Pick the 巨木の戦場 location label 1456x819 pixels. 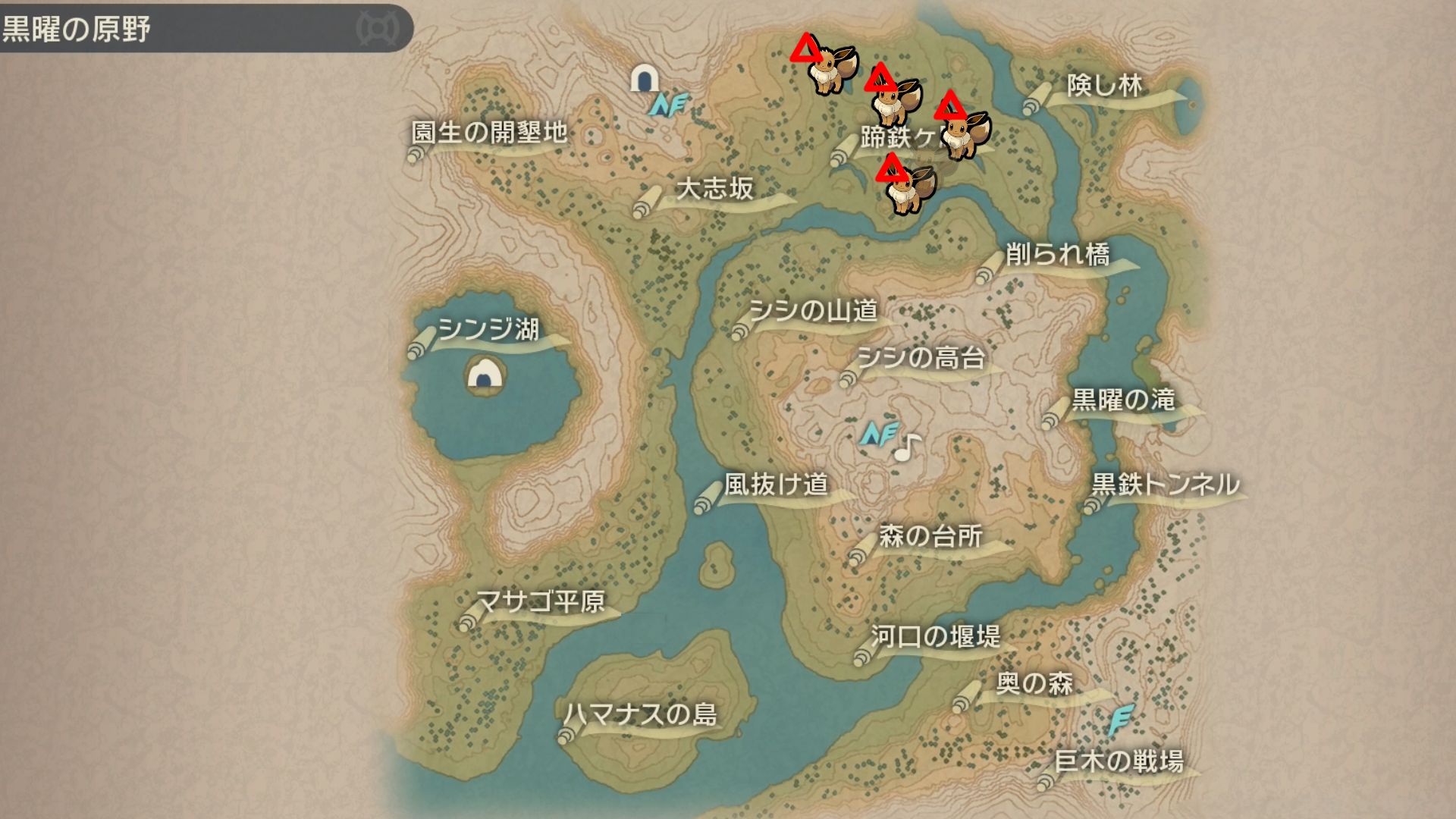pyautogui.click(x=1119, y=761)
